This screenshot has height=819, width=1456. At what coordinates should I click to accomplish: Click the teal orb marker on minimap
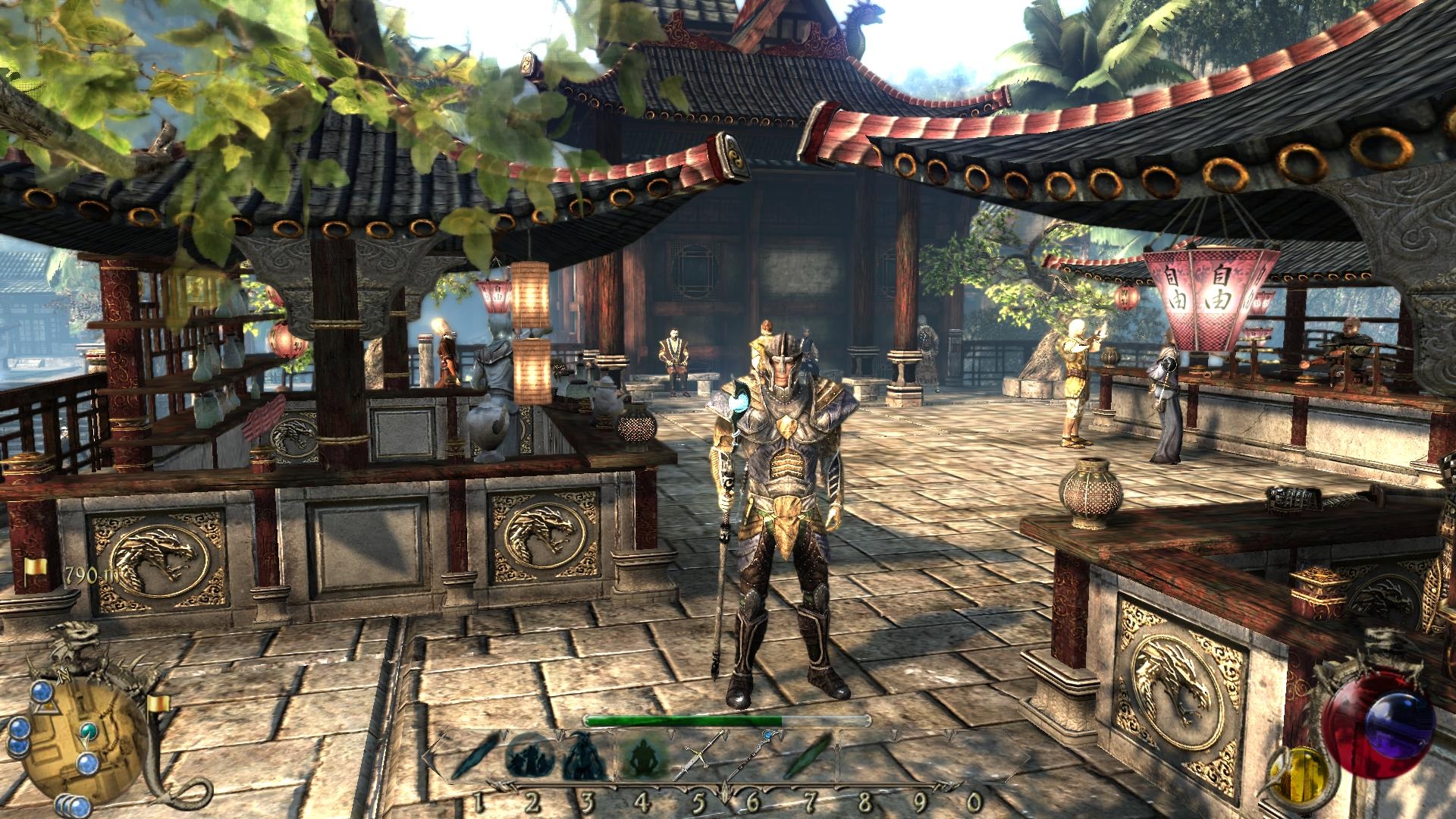click(x=90, y=731)
